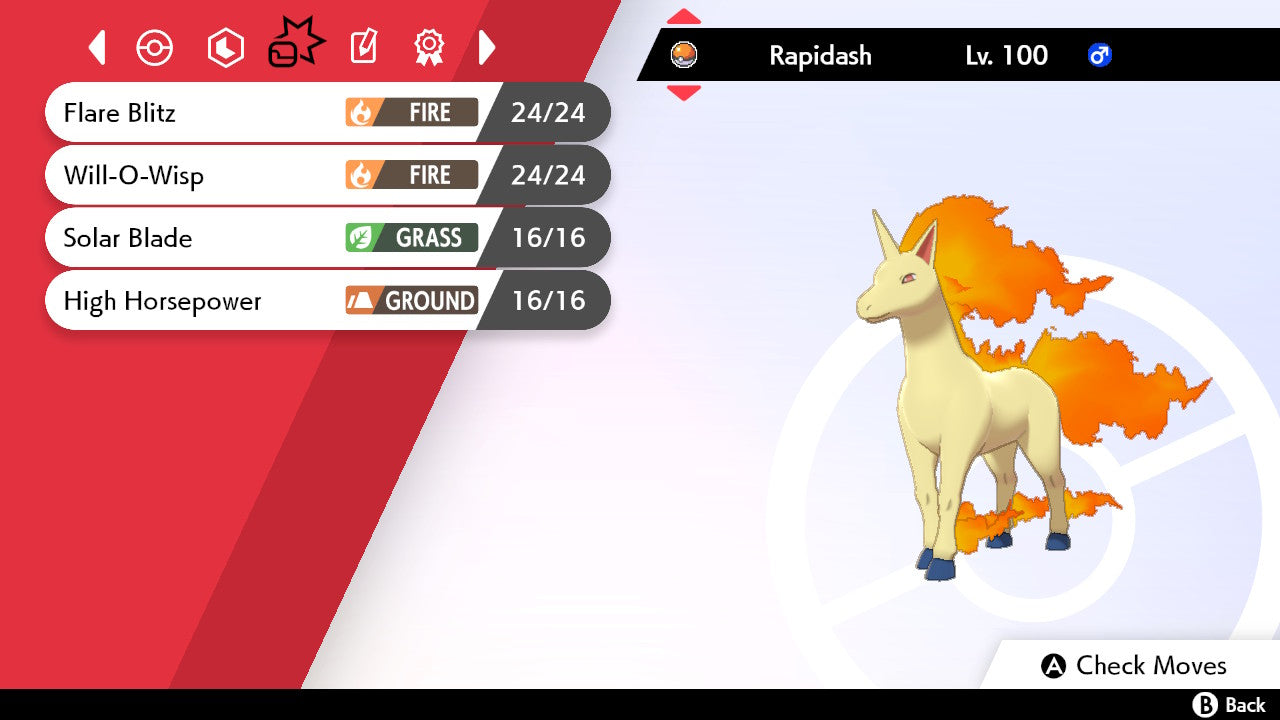Image resolution: width=1280 pixels, height=720 pixels.
Task: Switch to next Pokémon with red down arrow
Action: click(684, 93)
